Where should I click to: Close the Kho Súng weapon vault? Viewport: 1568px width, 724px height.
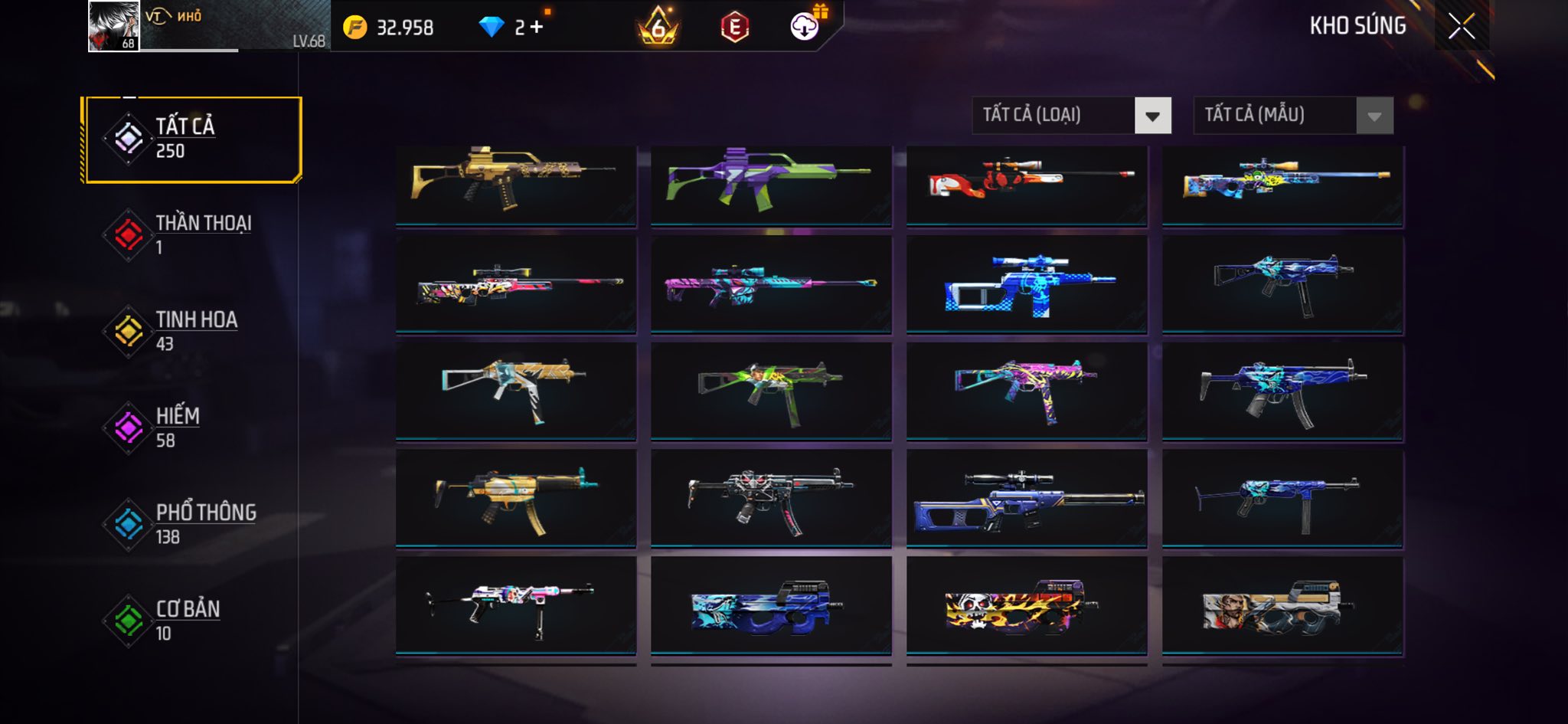(1461, 27)
